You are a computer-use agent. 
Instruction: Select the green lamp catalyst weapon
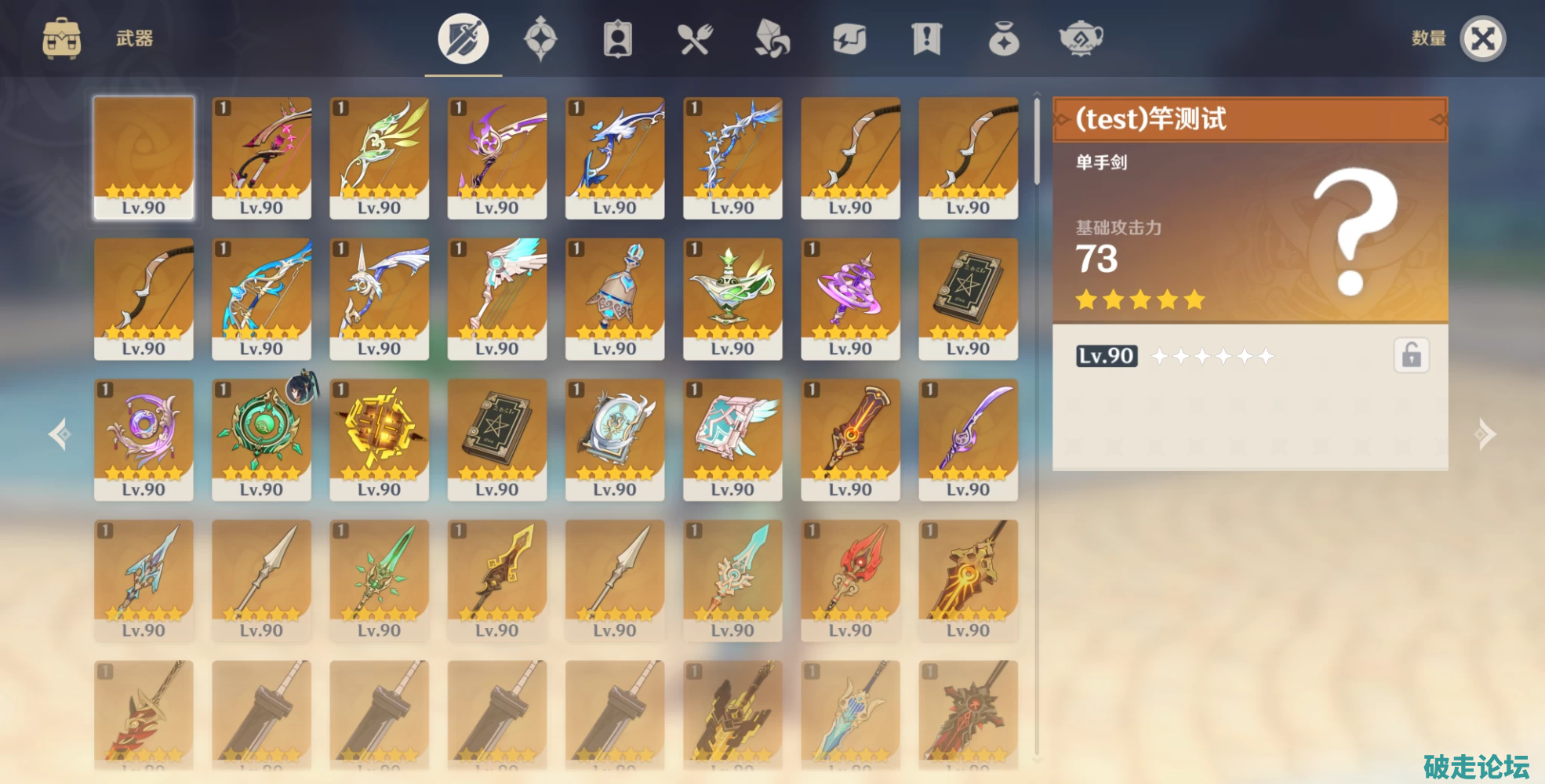(733, 299)
